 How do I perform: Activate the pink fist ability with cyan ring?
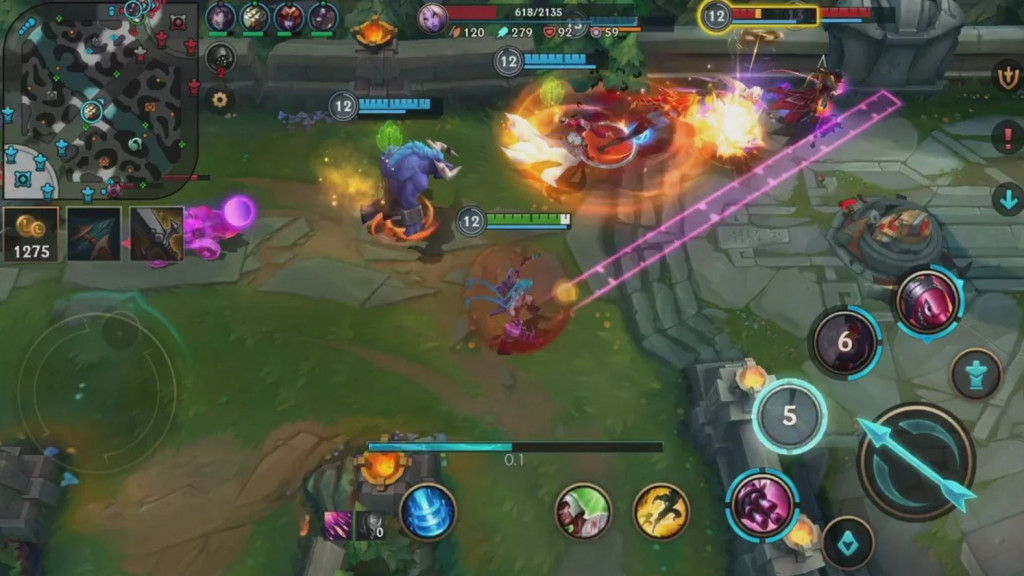762,503
